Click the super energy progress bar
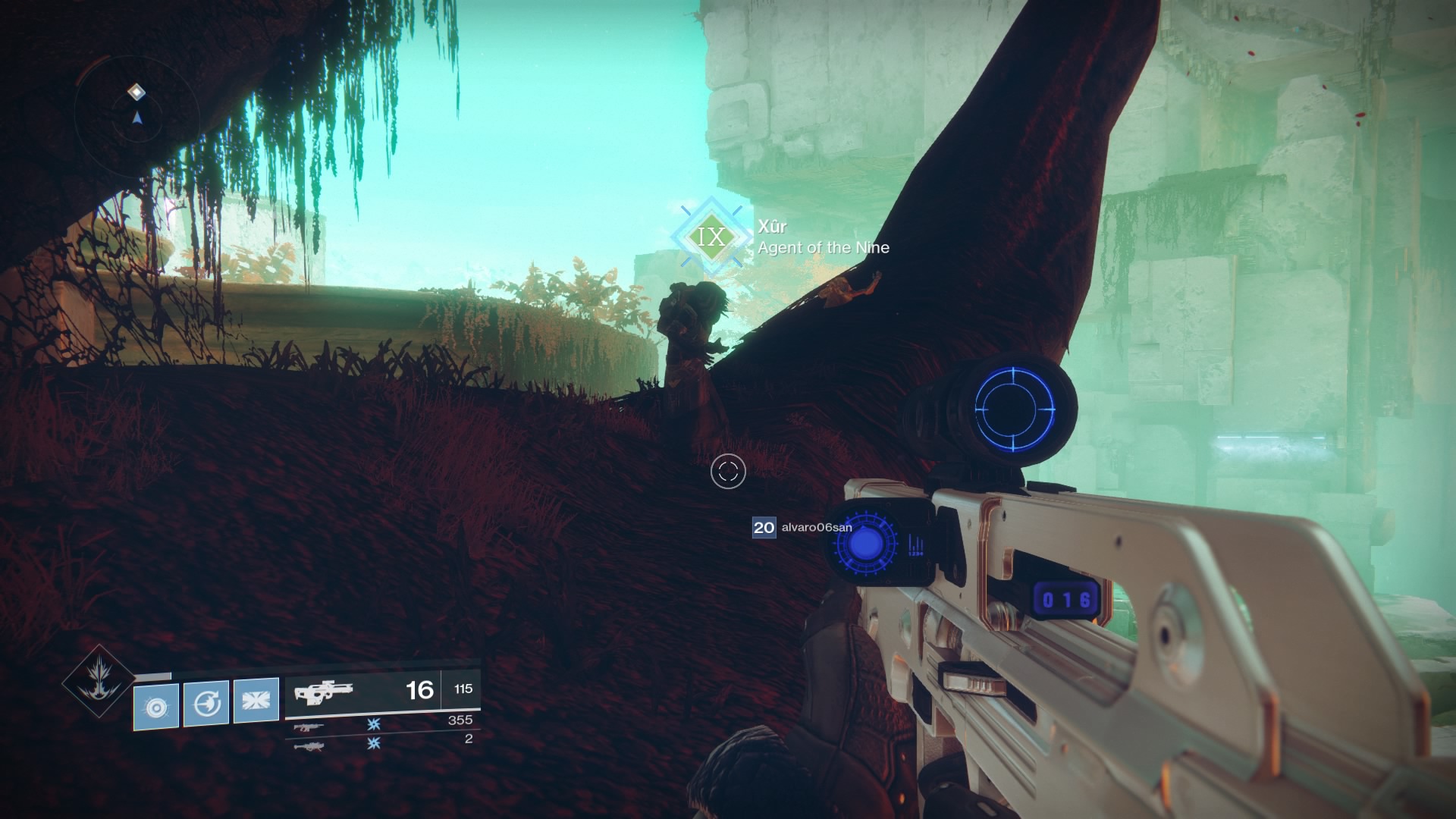 point(152,673)
